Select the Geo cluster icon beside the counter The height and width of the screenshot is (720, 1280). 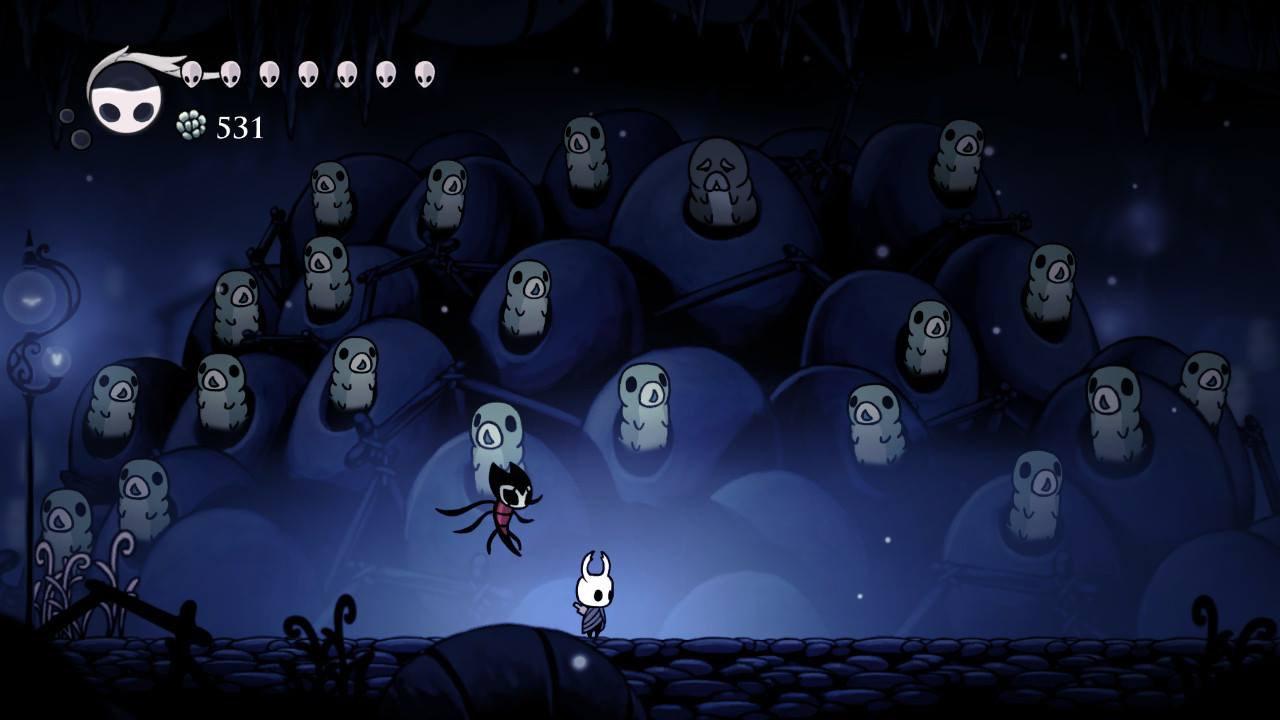190,124
